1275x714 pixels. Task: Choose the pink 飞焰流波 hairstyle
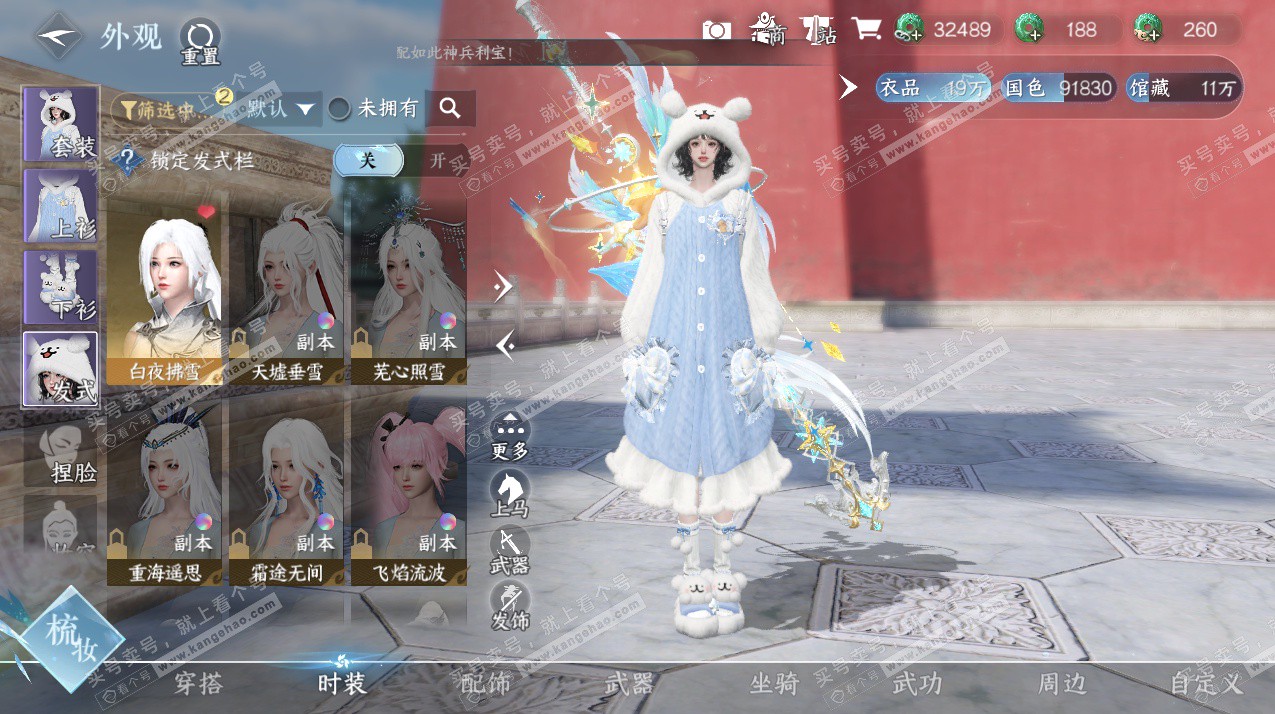click(x=408, y=490)
